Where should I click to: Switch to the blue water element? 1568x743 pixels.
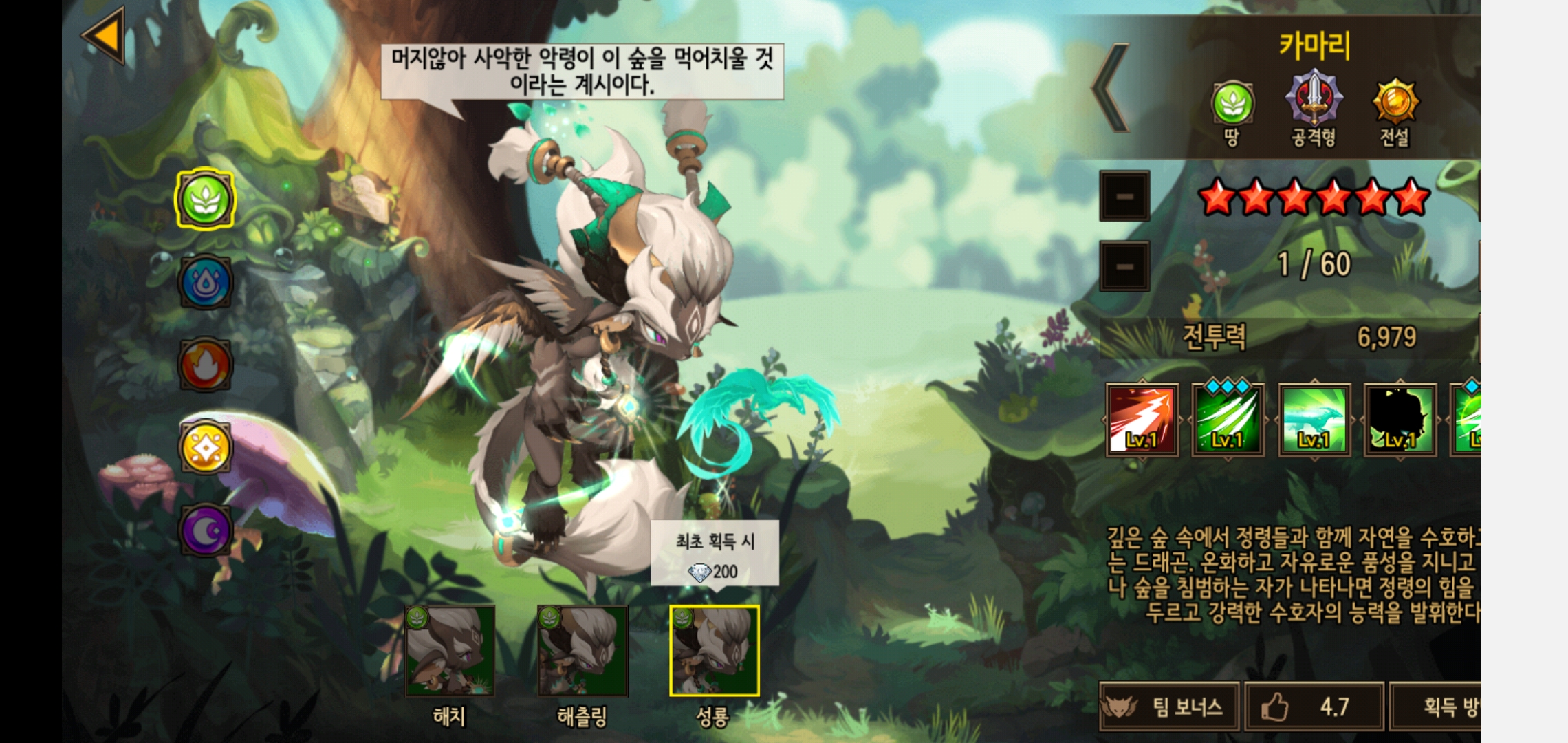(205, 282)
